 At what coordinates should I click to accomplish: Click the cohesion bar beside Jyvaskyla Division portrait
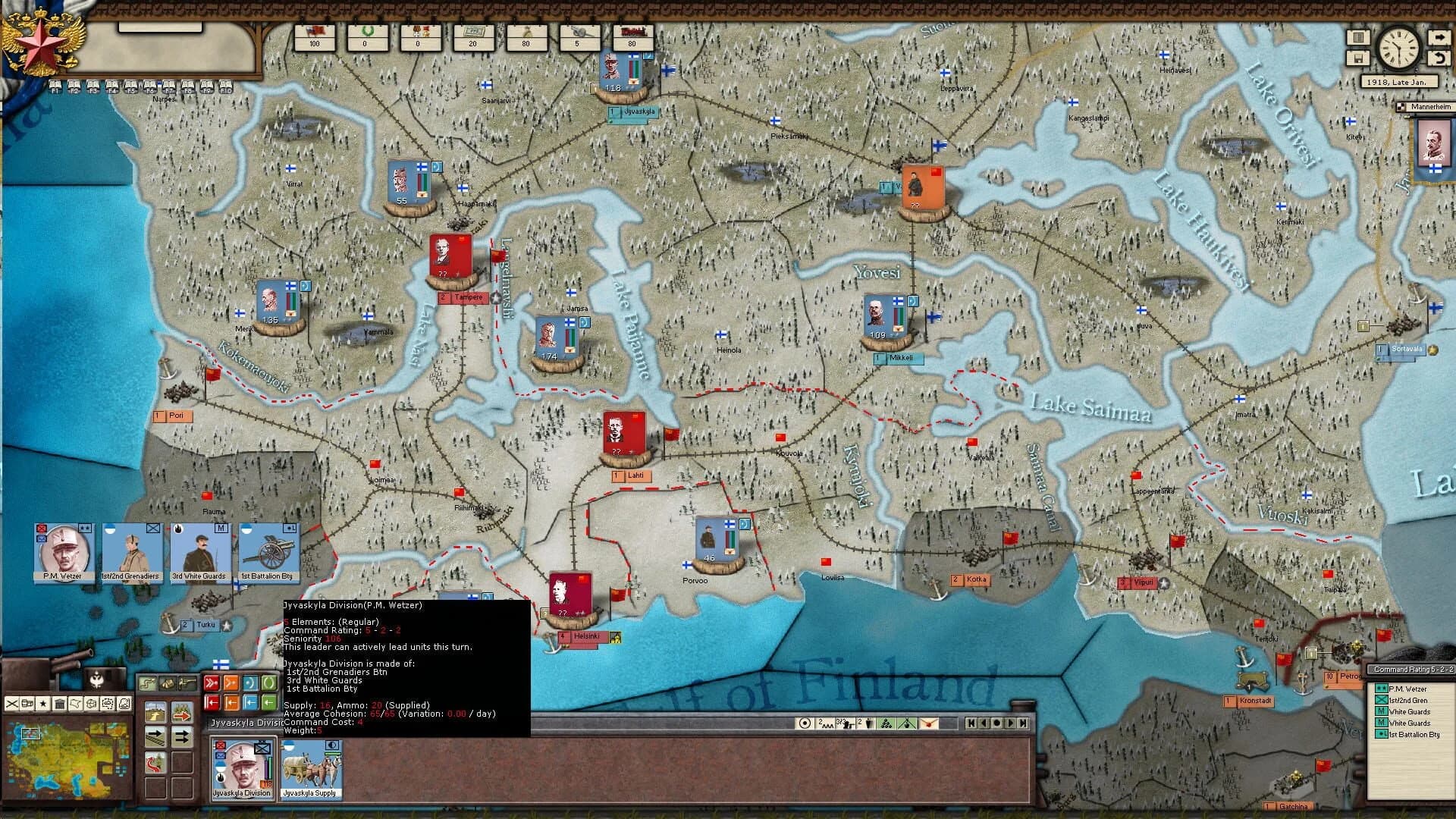point(269,767)
